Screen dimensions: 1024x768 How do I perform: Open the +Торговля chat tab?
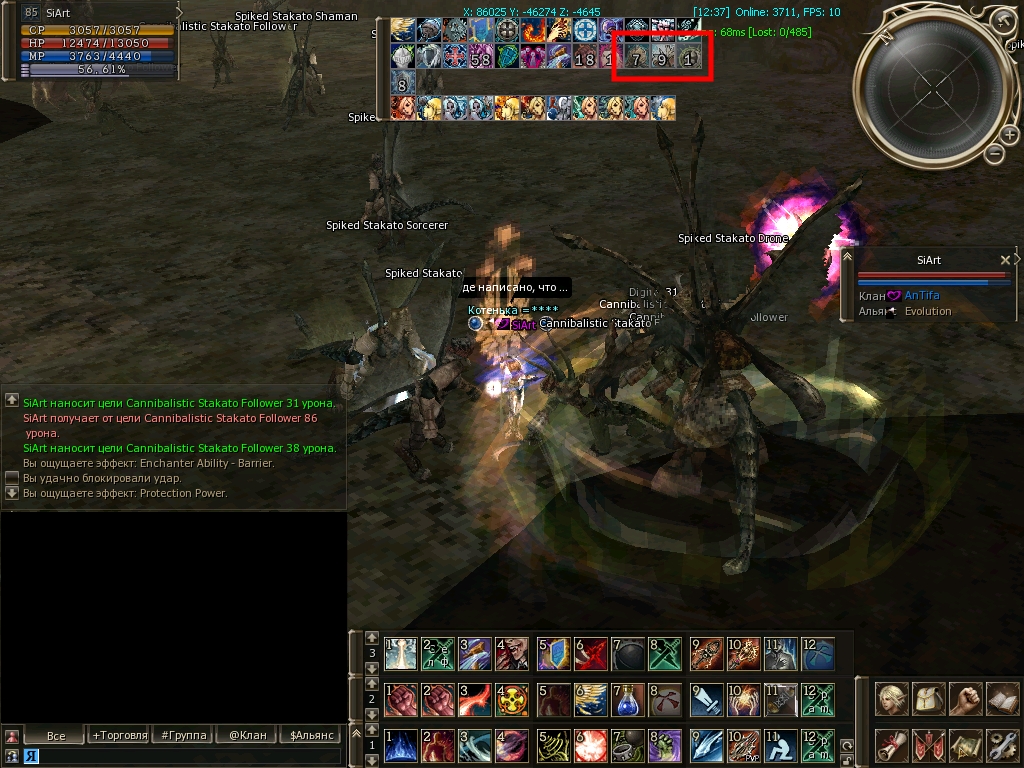point(118,735)
